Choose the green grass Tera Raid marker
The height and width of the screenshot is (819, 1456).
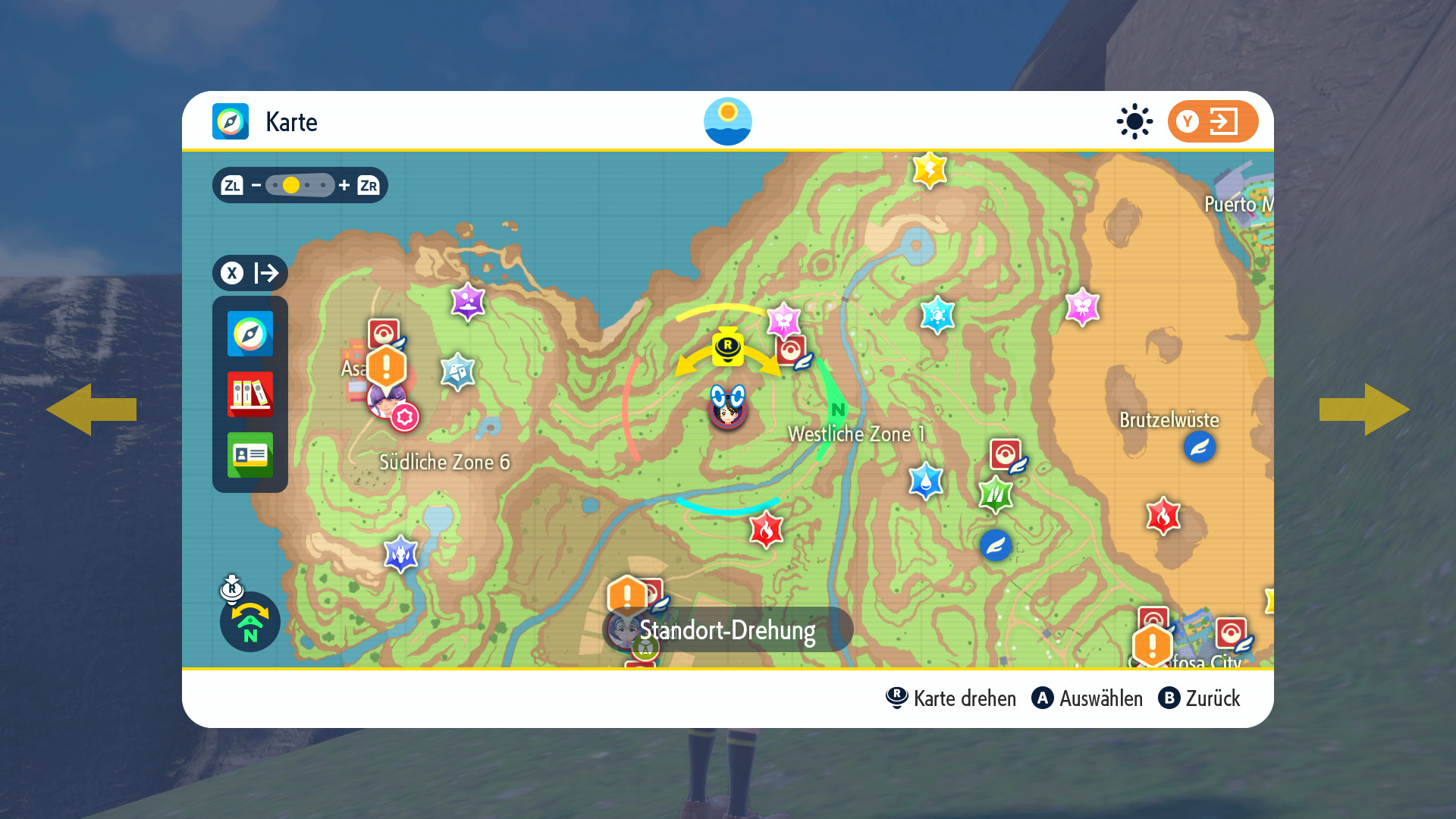coord(996,495)
